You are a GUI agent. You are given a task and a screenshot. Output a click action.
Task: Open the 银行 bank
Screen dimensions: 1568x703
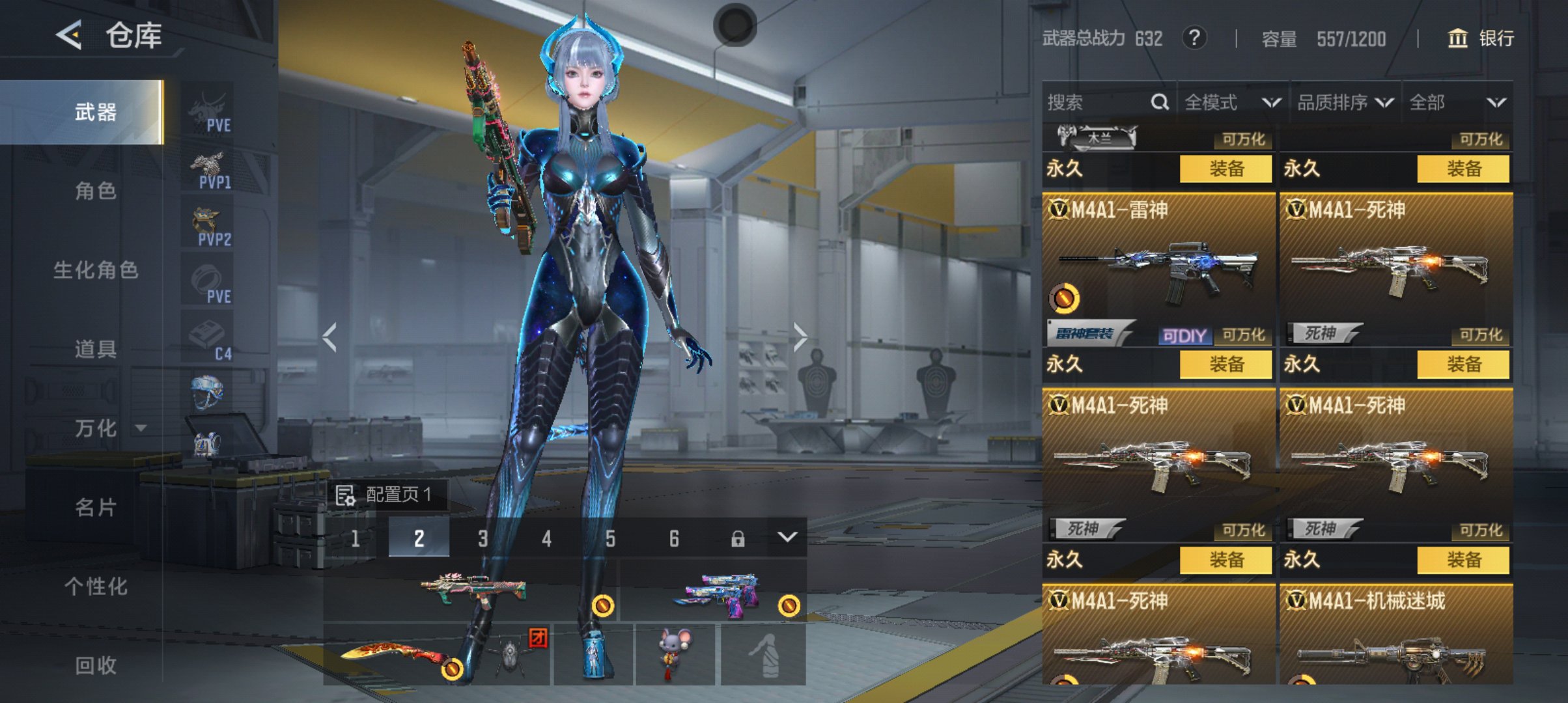click(x=1481, y=38)
